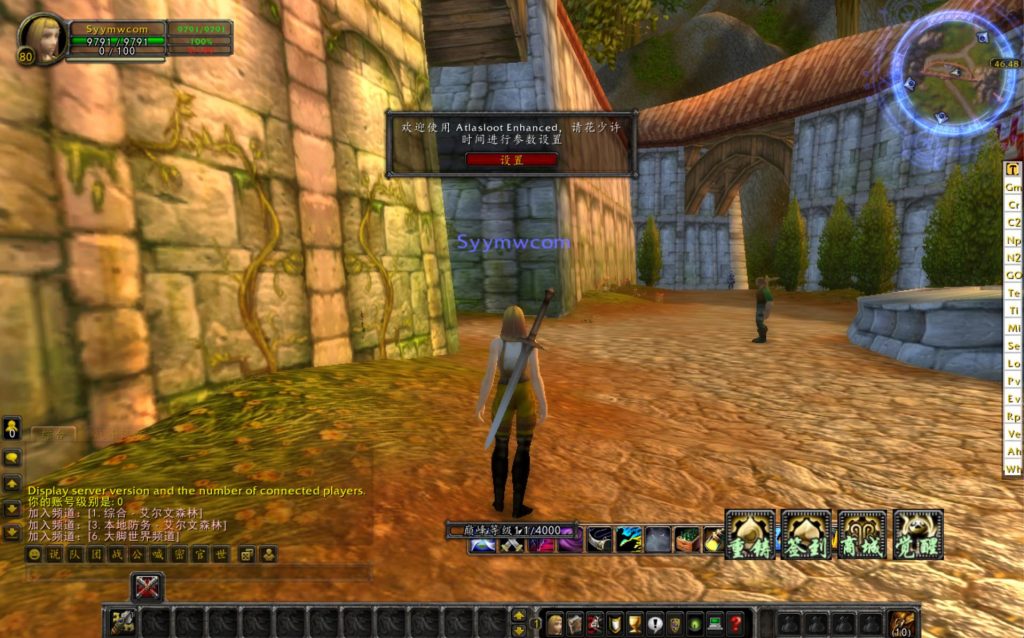Viewport: 1024px width, 638px height.
Task: Open the character info micro button
Action: [x=555, y=623]
